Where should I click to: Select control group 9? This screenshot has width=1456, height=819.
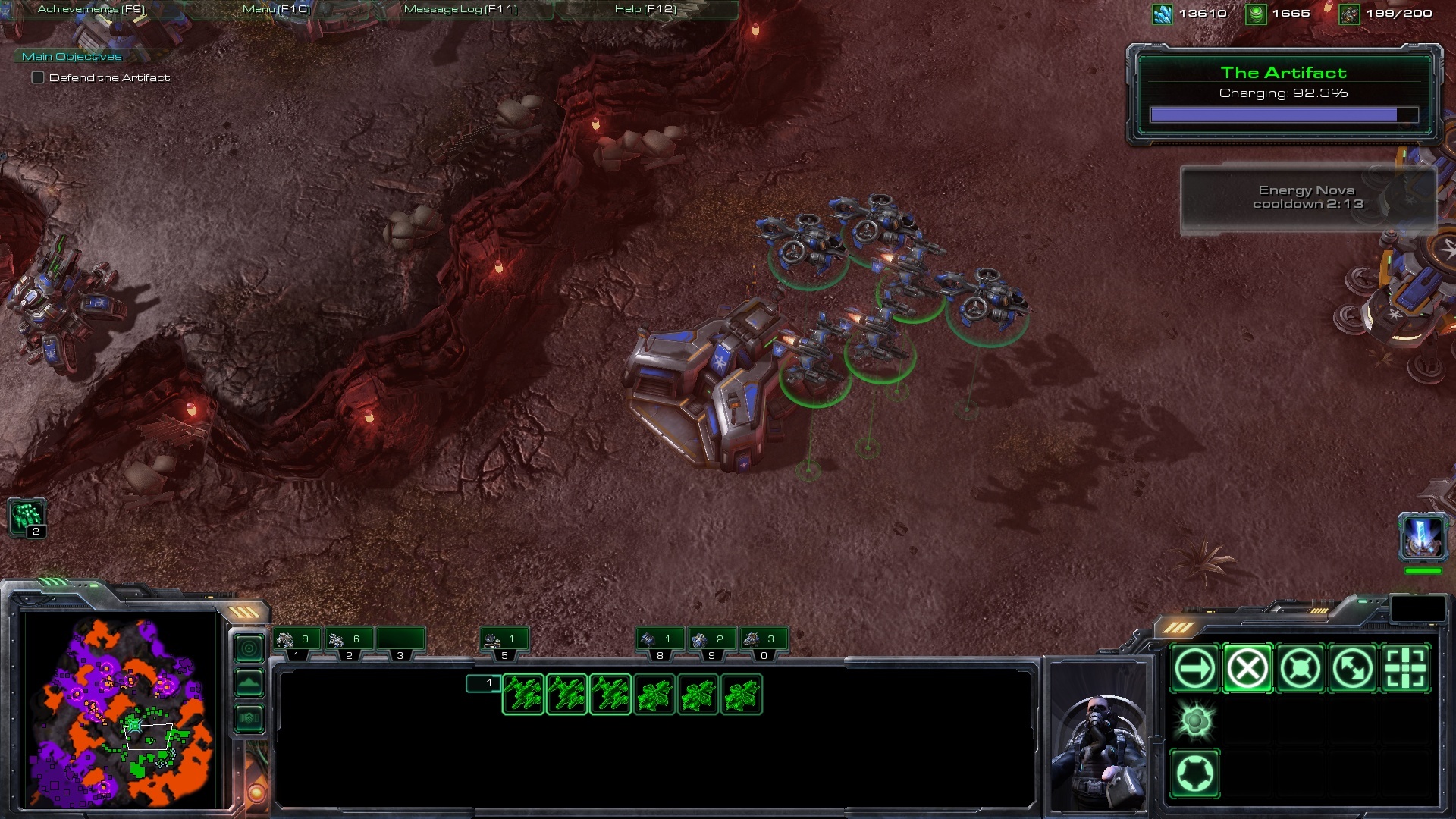pos(711,642)
